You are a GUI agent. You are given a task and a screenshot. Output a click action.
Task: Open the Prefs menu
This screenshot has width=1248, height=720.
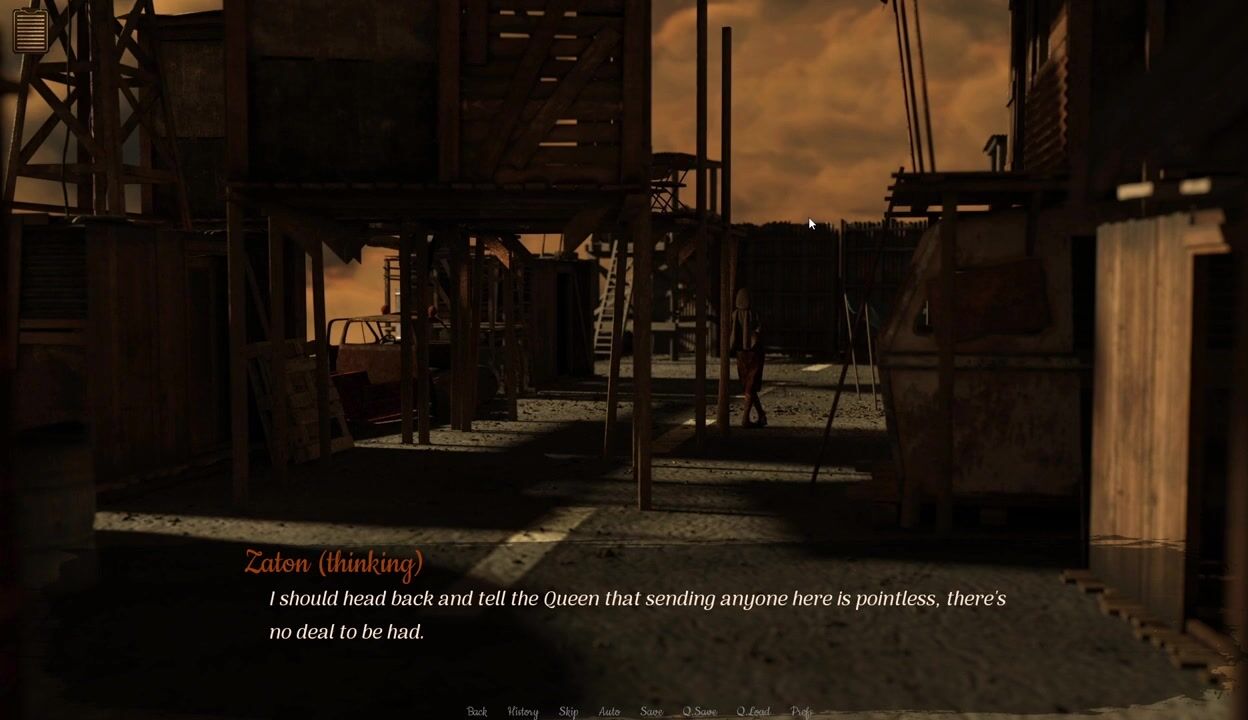point(801,711)
